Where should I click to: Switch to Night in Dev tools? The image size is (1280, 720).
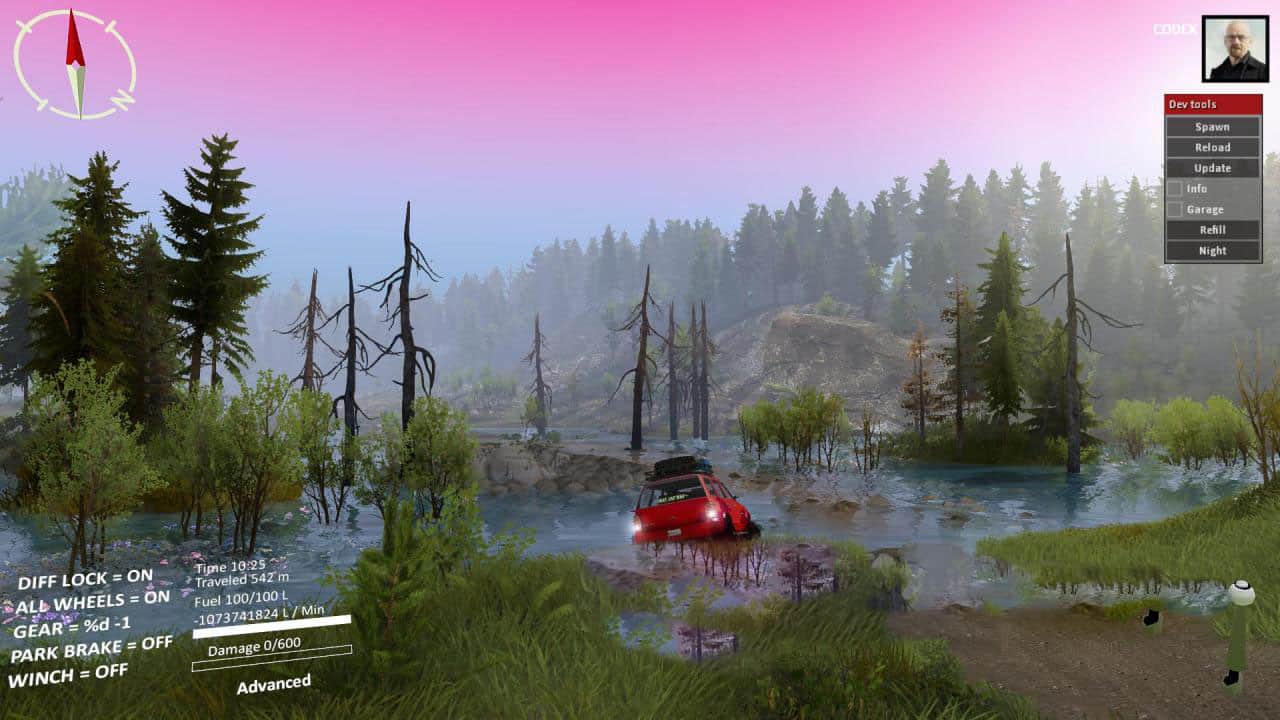1212,251
